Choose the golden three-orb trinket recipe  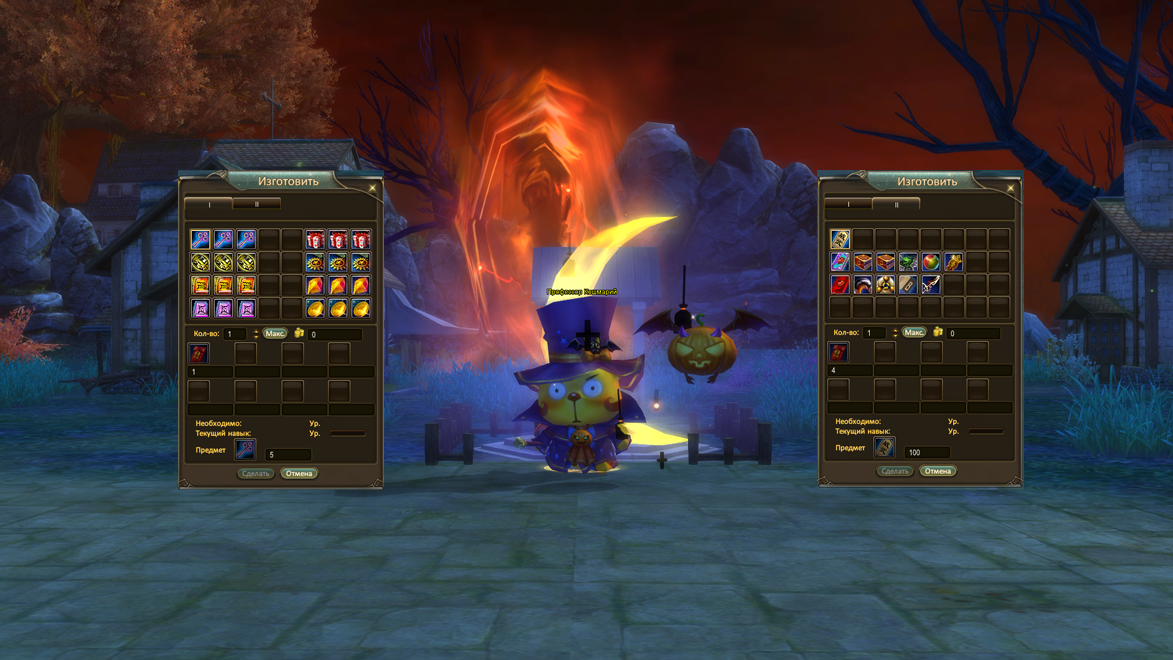tap(885, 285)
